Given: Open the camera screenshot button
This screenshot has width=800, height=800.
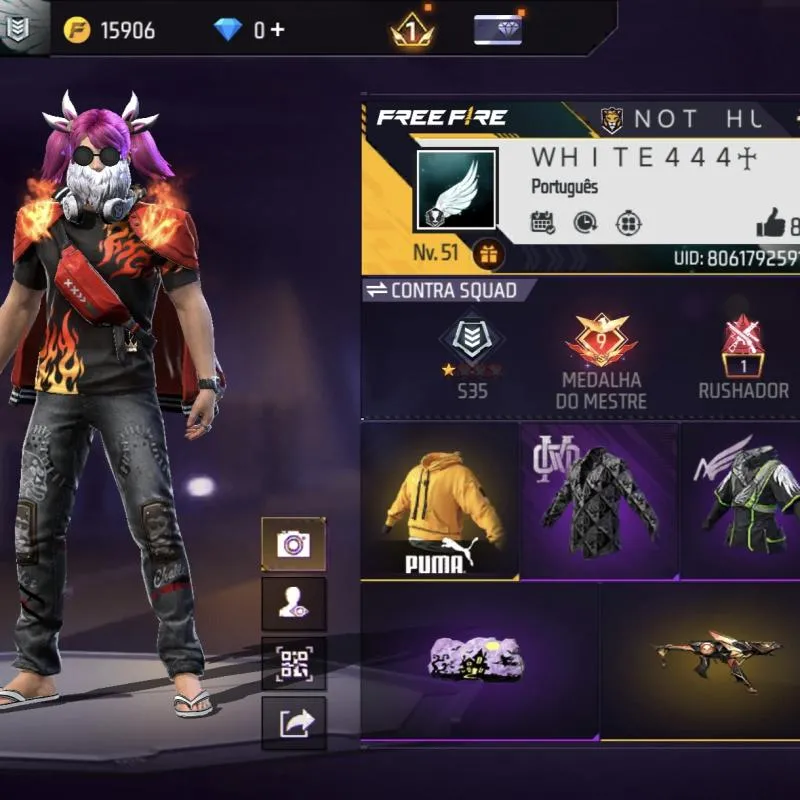Looking at the screenshot, I should pyautogui.click(x=294, y=544).
